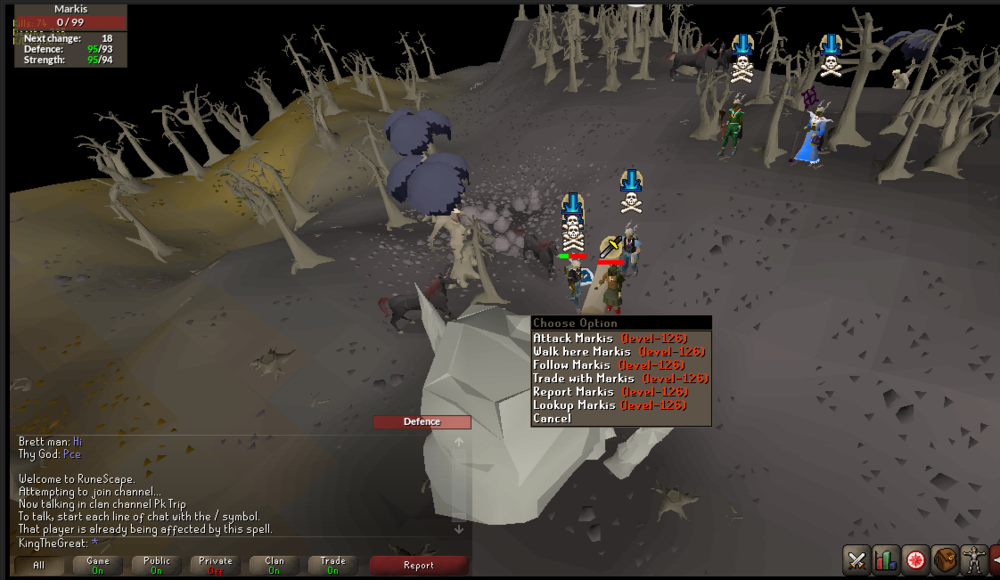Toggle the Trade chat filter
This screenshot has width=1000, height=580.
click(x=333, y=565)
